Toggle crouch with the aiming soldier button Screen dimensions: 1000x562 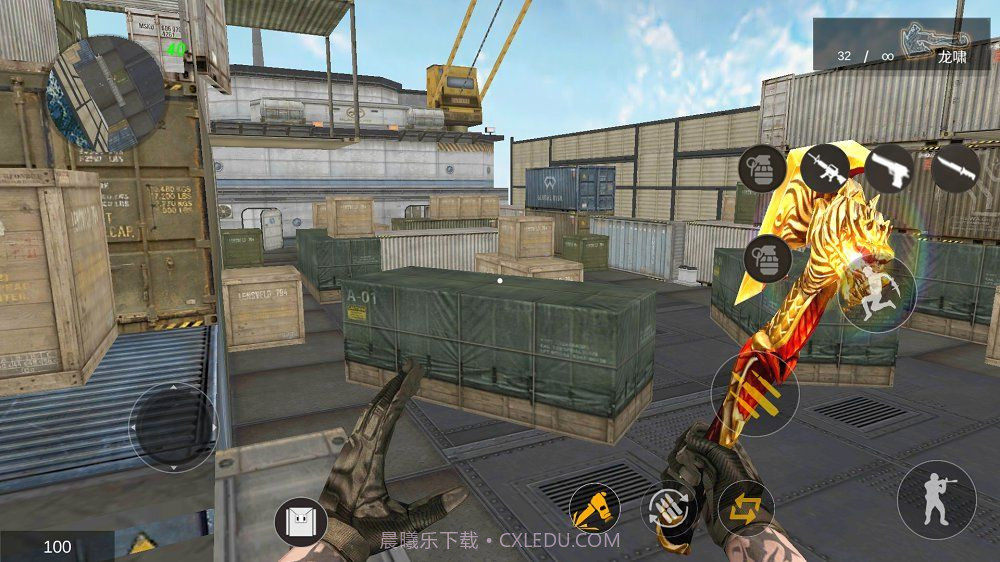click(936, 499)
